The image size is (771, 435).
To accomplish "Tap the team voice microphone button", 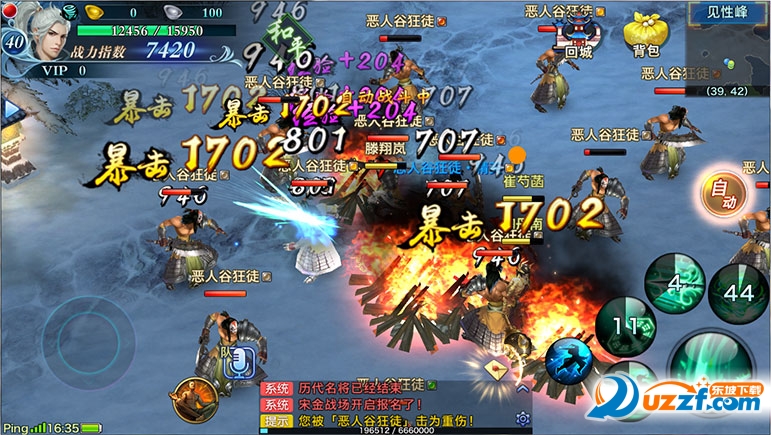I will point(238,361).
